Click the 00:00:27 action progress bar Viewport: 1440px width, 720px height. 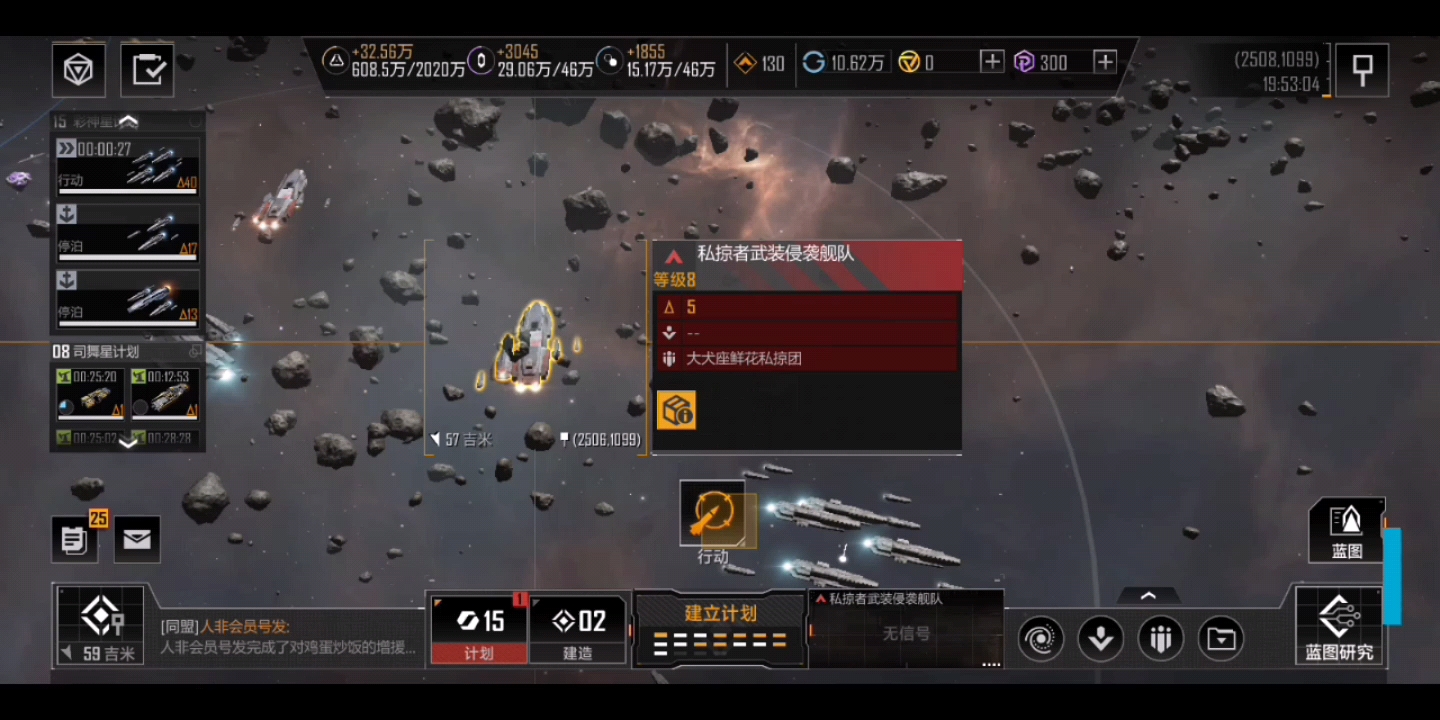coord(127,165)
